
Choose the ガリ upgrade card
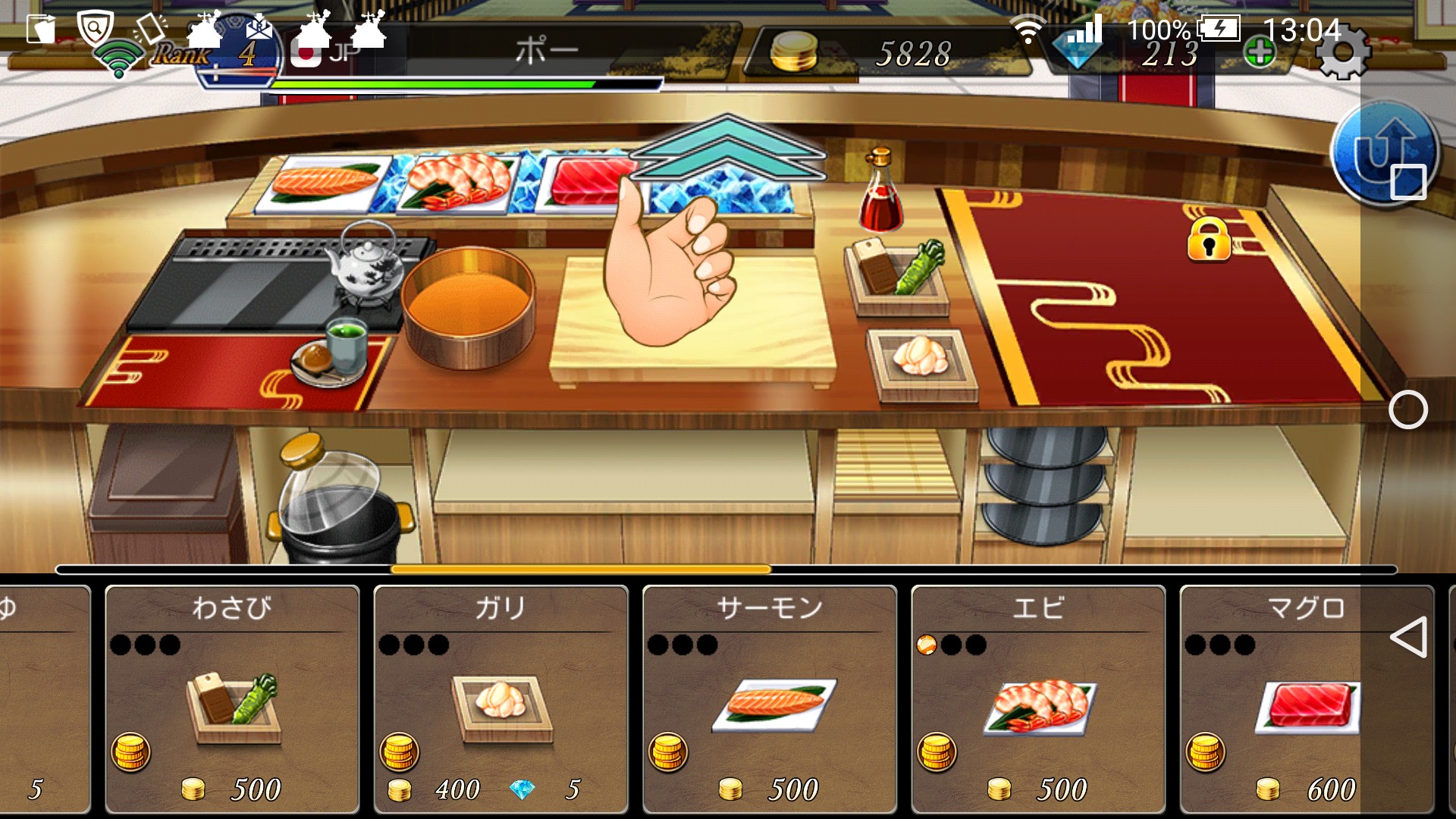pyautogui.click(x=500, y=699)
